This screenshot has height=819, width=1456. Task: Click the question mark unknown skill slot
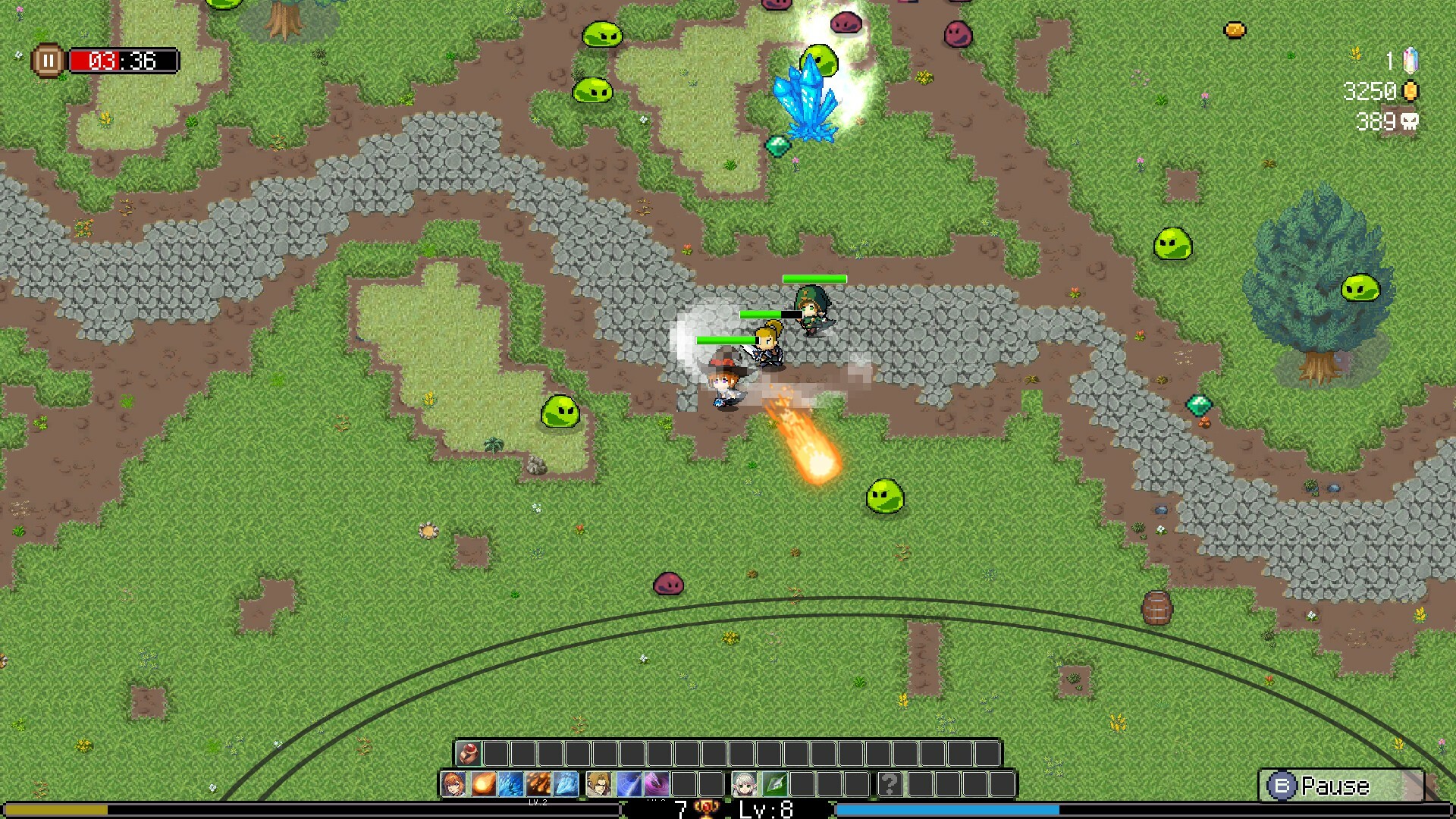click(x=890, y=785)
